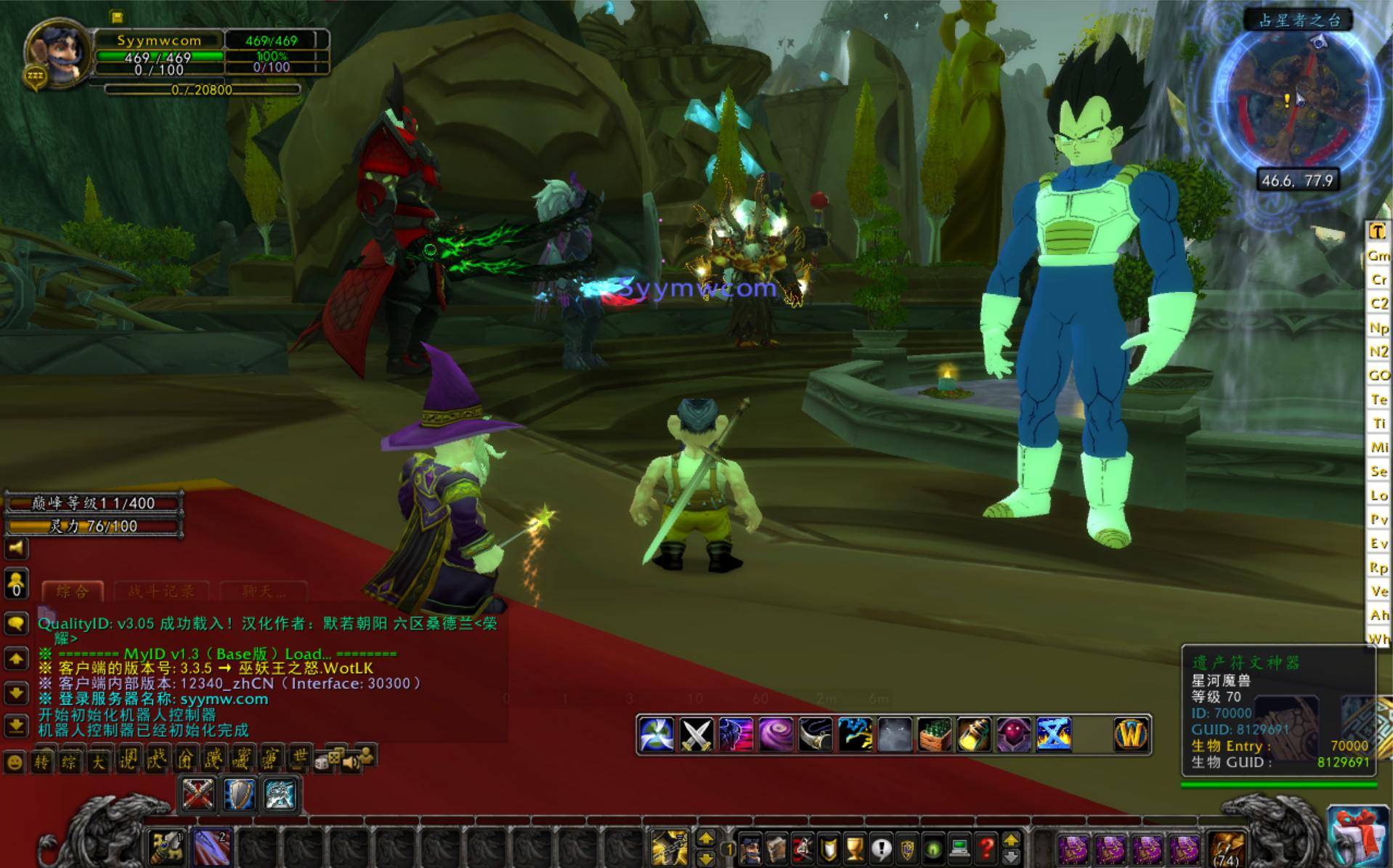Use the yellow potion bottle item
The width and height of the screenshot is (1393, 868).
973,735
